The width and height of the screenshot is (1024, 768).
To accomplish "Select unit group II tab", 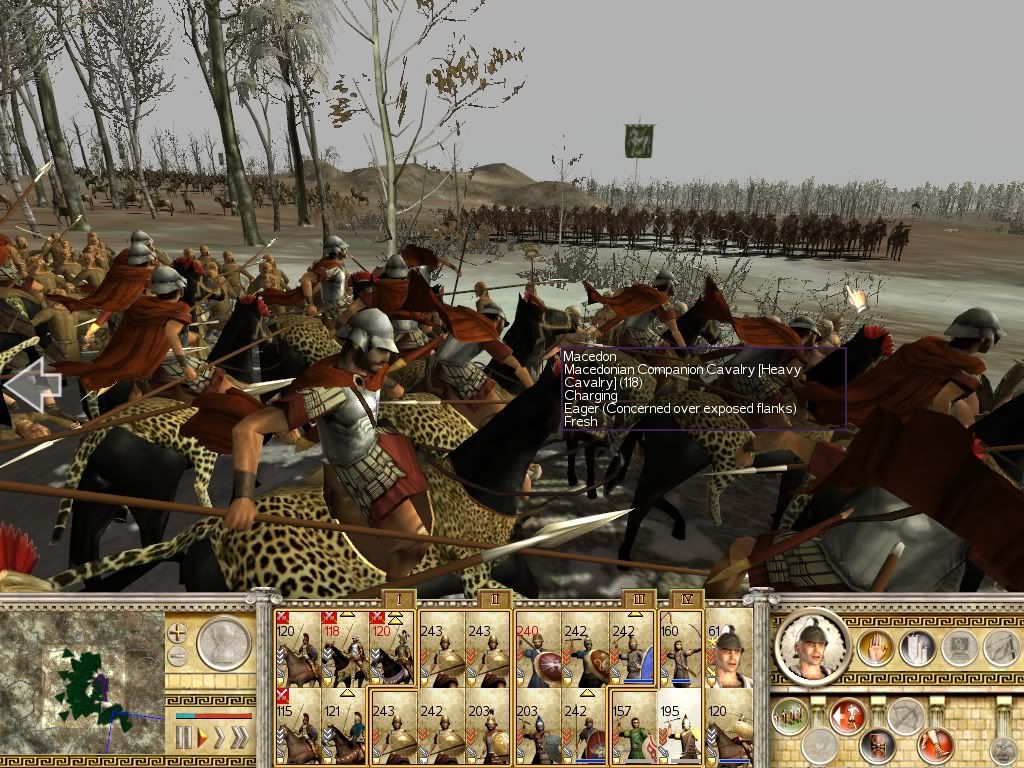I will [x=494, y=598].
